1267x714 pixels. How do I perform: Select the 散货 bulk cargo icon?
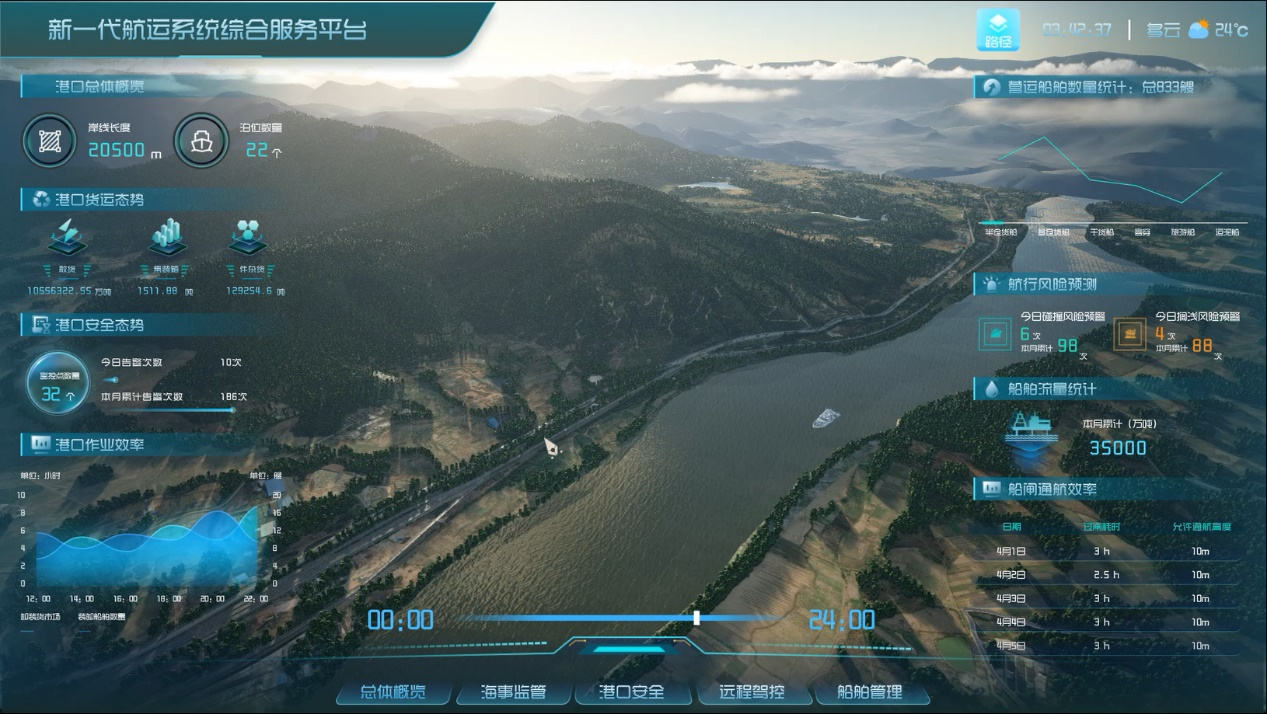click(x=67, y=238)
